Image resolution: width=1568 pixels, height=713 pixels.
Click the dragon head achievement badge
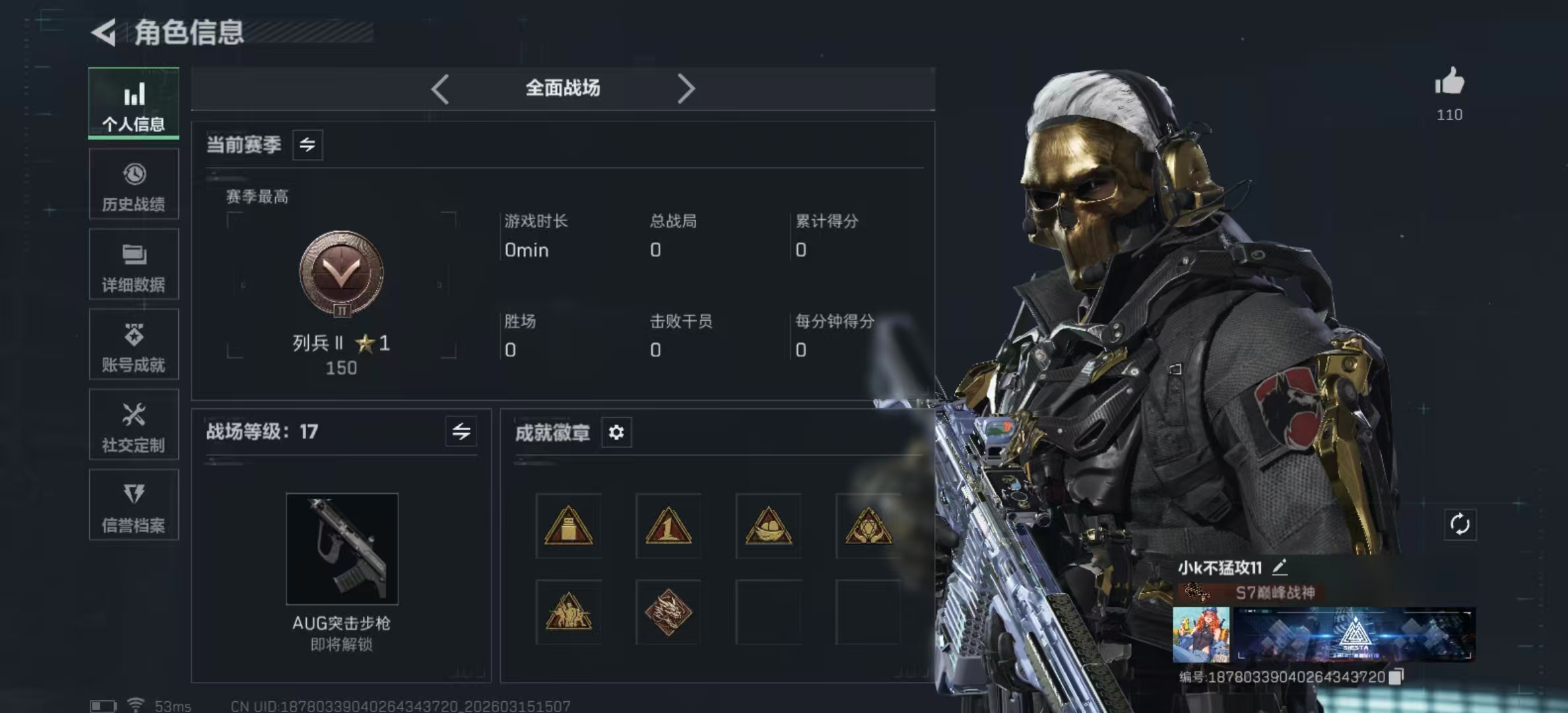point(668,613)
